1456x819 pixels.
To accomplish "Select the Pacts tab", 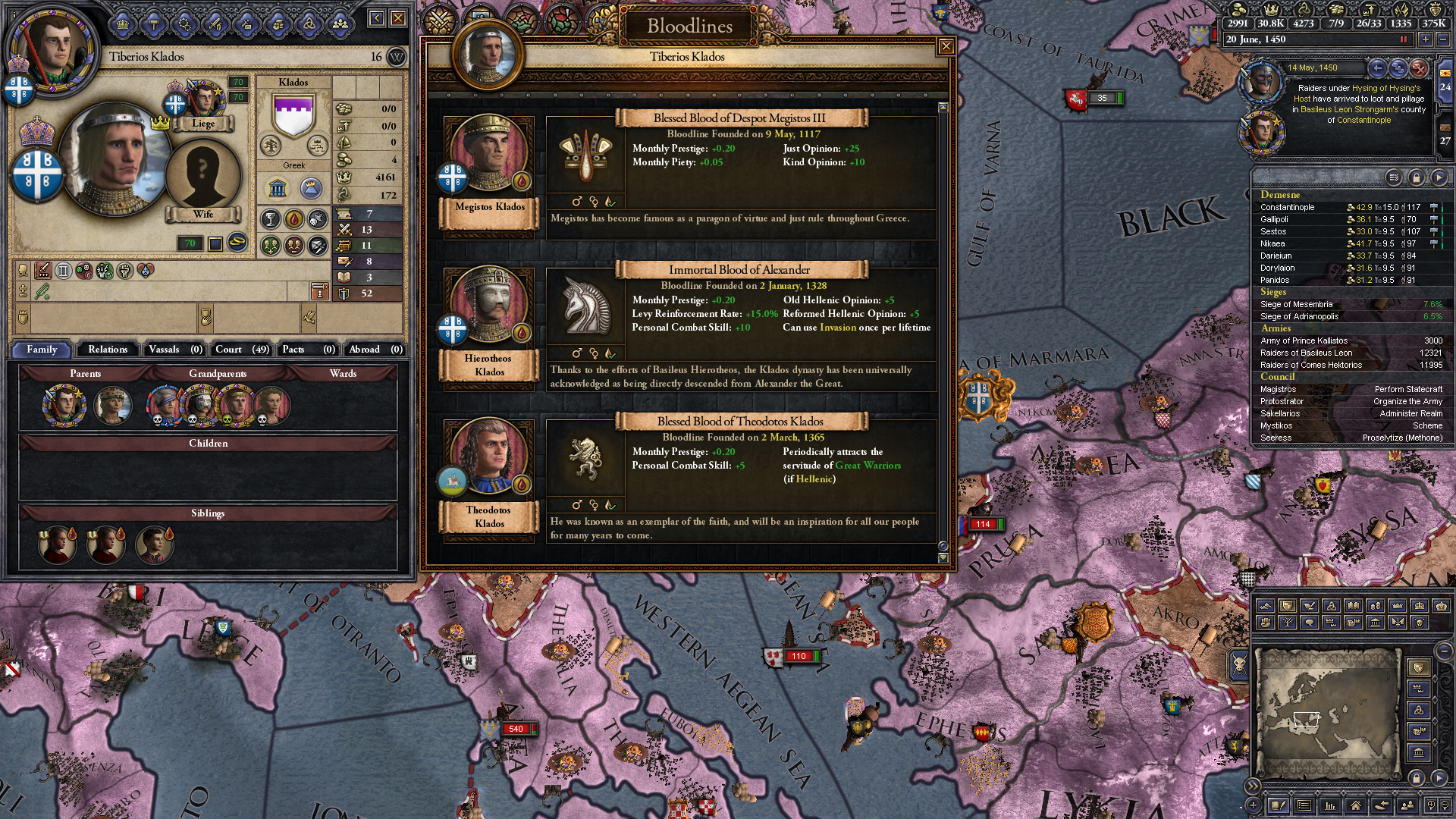I will (x=308, y=350).
